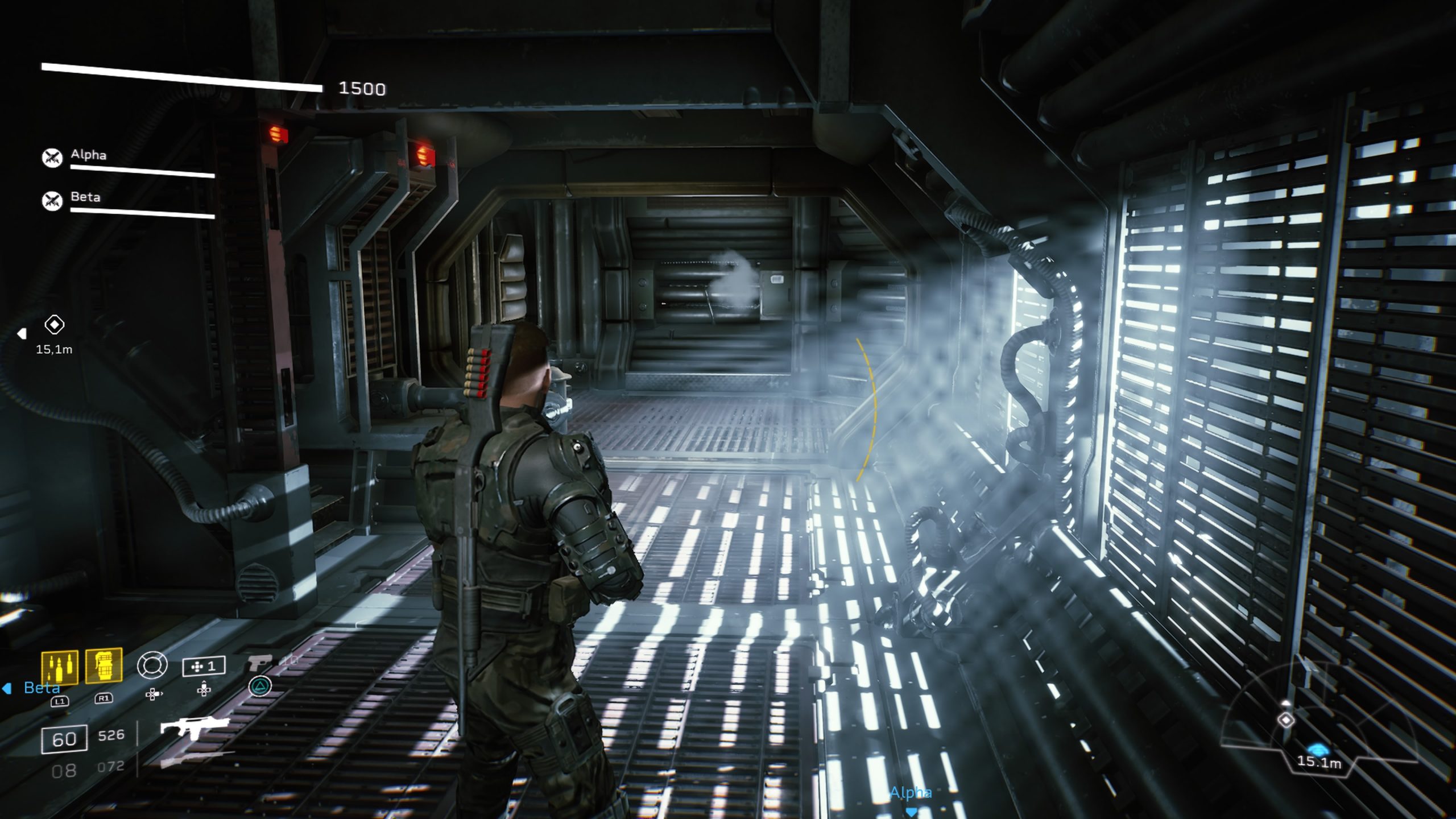Select teammate Beta in squad list
The image size is (1456, 819).
click(85, 197)
